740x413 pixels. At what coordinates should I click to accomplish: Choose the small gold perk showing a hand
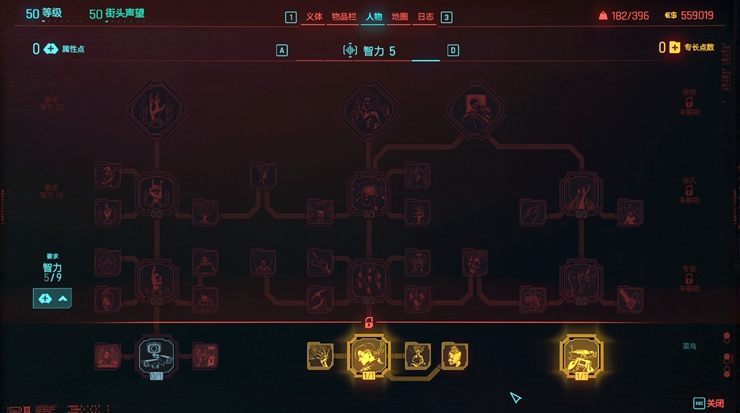click(320, 355)
